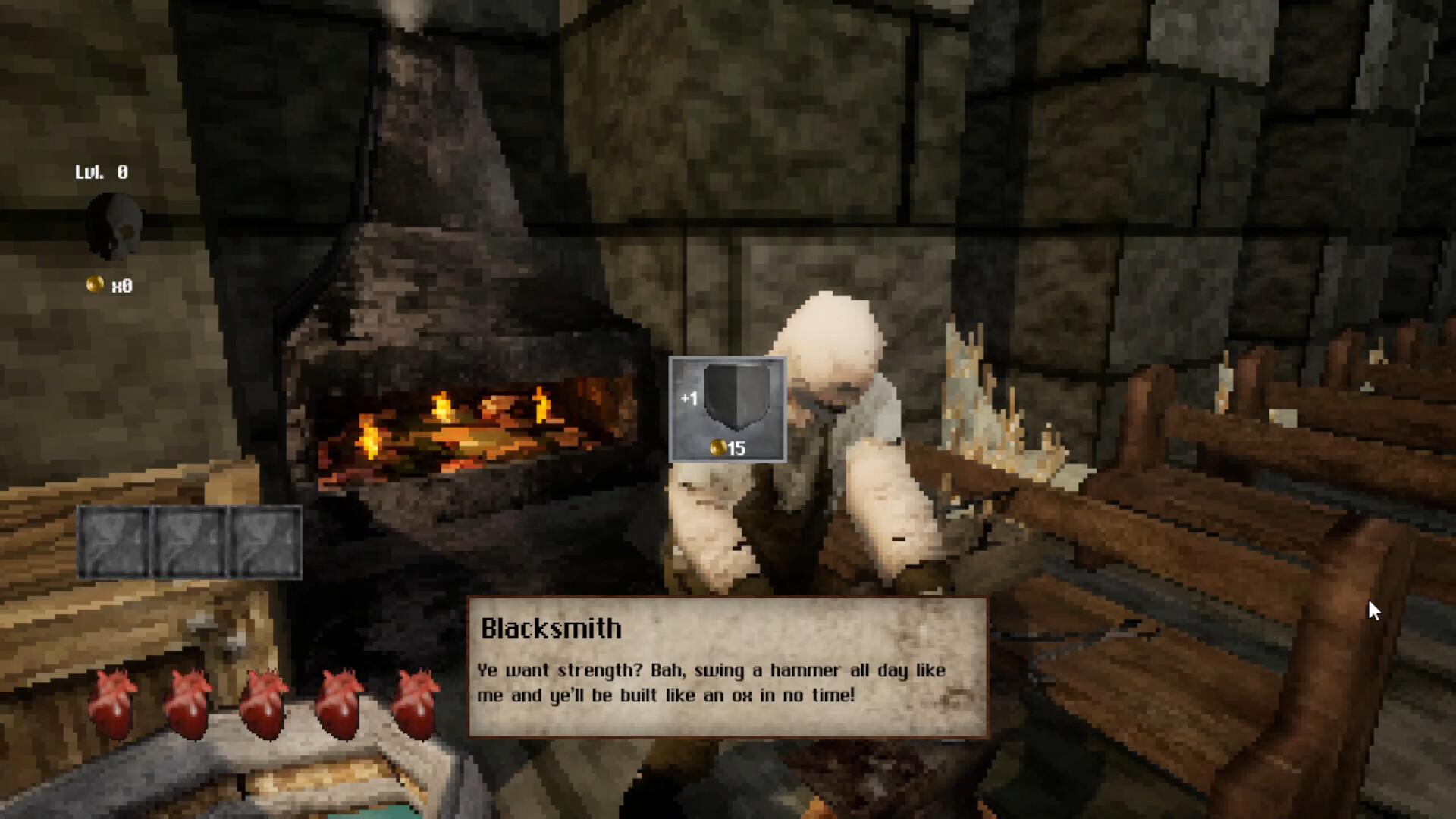This screenshot has height=819, width=1456.
Task: Click the x0 coin count label
Action: coord(124,286)
